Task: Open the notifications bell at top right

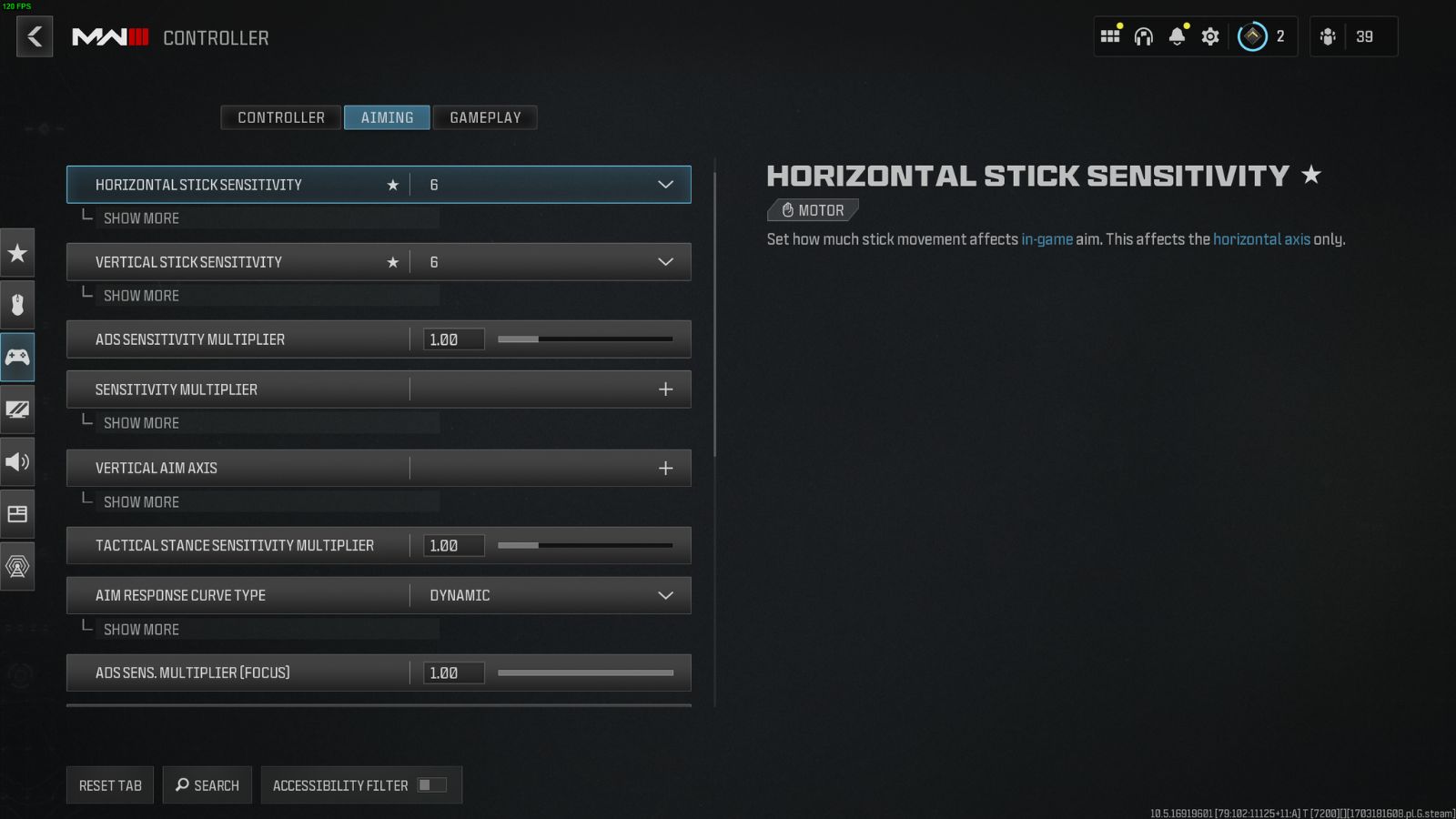Action: coord(1177,36)
